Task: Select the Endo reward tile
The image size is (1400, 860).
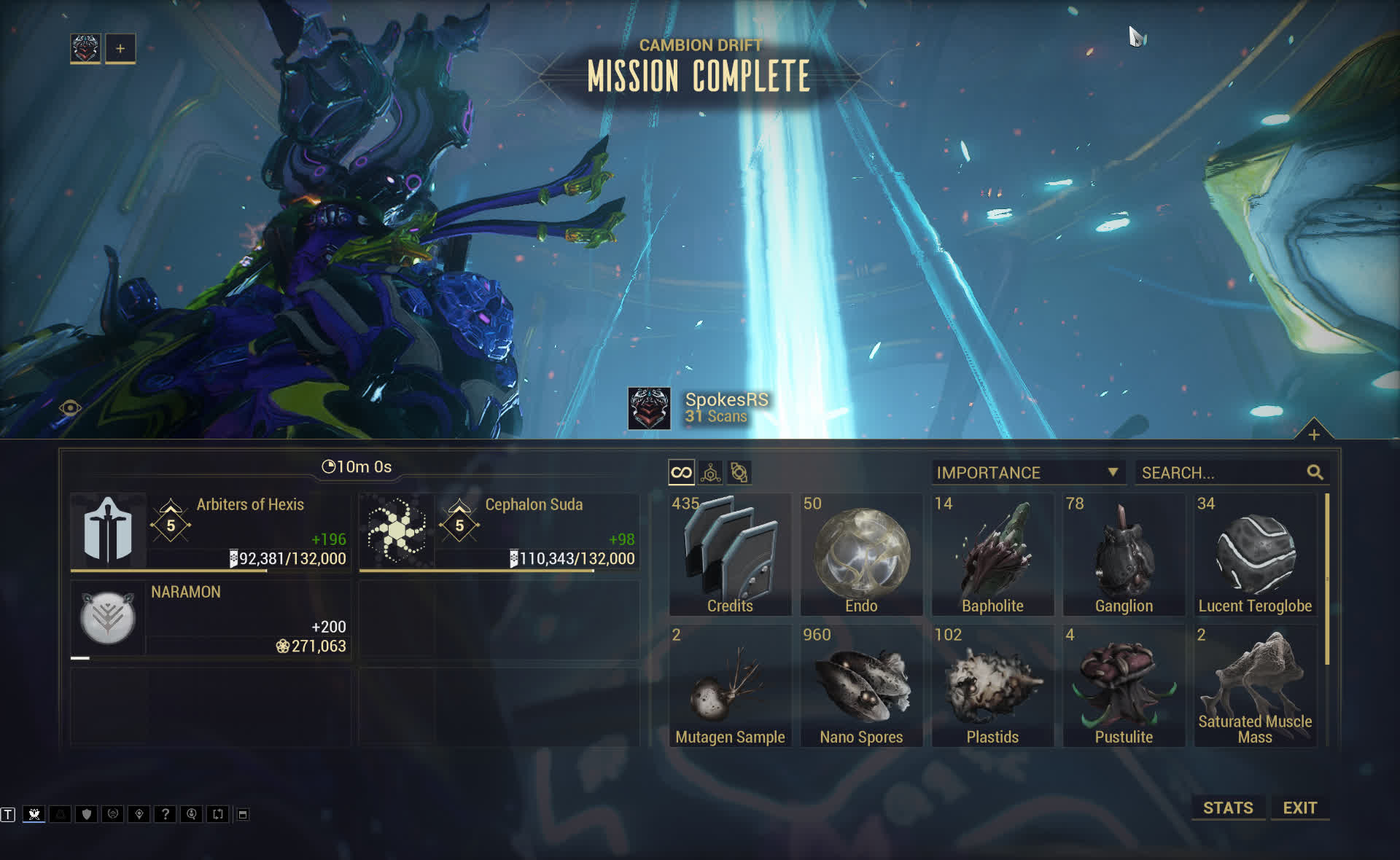Action: point(861,554)
